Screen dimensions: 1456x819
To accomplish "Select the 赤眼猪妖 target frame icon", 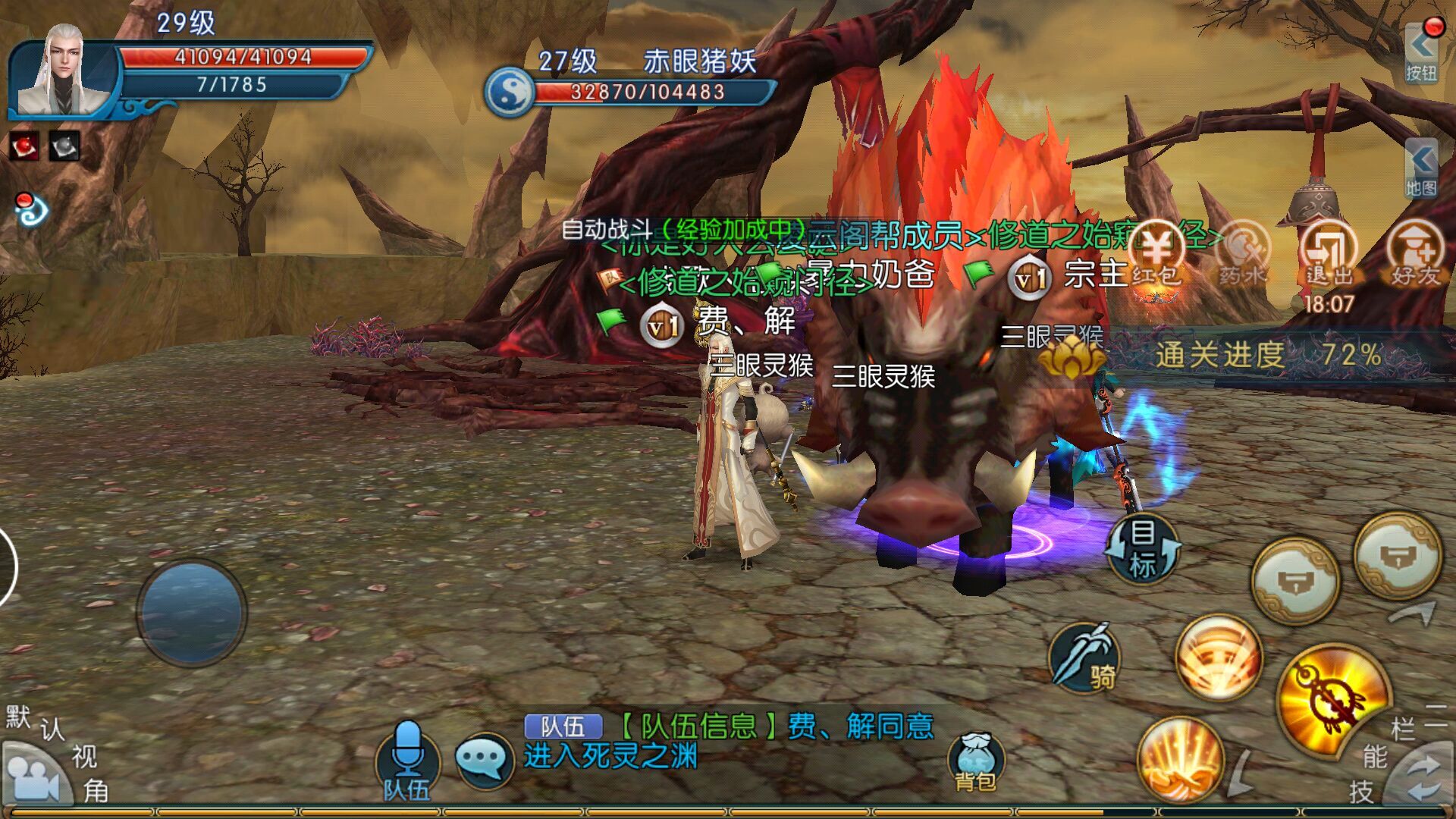I will tap(510, 93).
